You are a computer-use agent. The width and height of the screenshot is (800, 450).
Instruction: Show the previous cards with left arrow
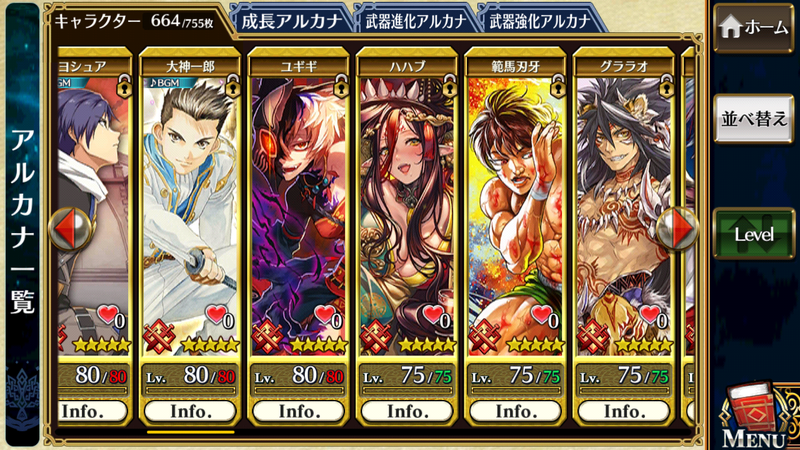pos(69,229)
